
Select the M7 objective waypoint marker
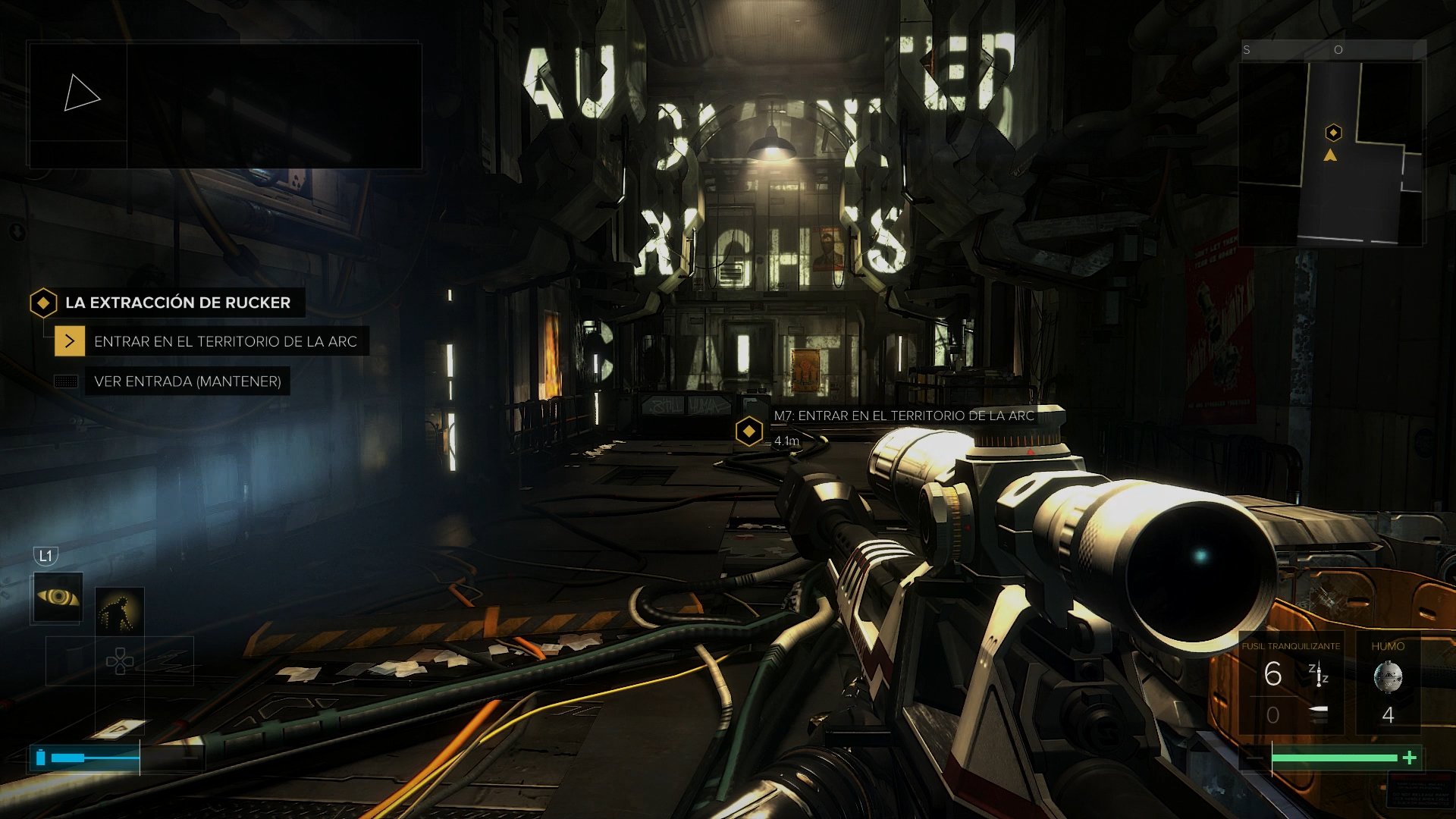tap(749, 431)
